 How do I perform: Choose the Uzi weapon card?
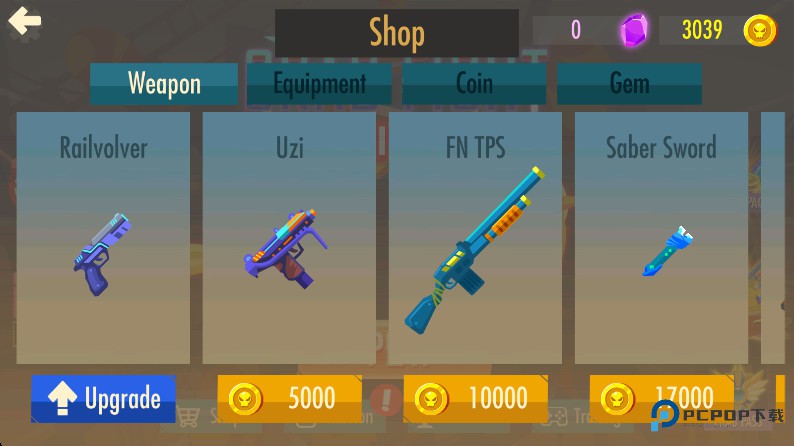tap(289, 238)
